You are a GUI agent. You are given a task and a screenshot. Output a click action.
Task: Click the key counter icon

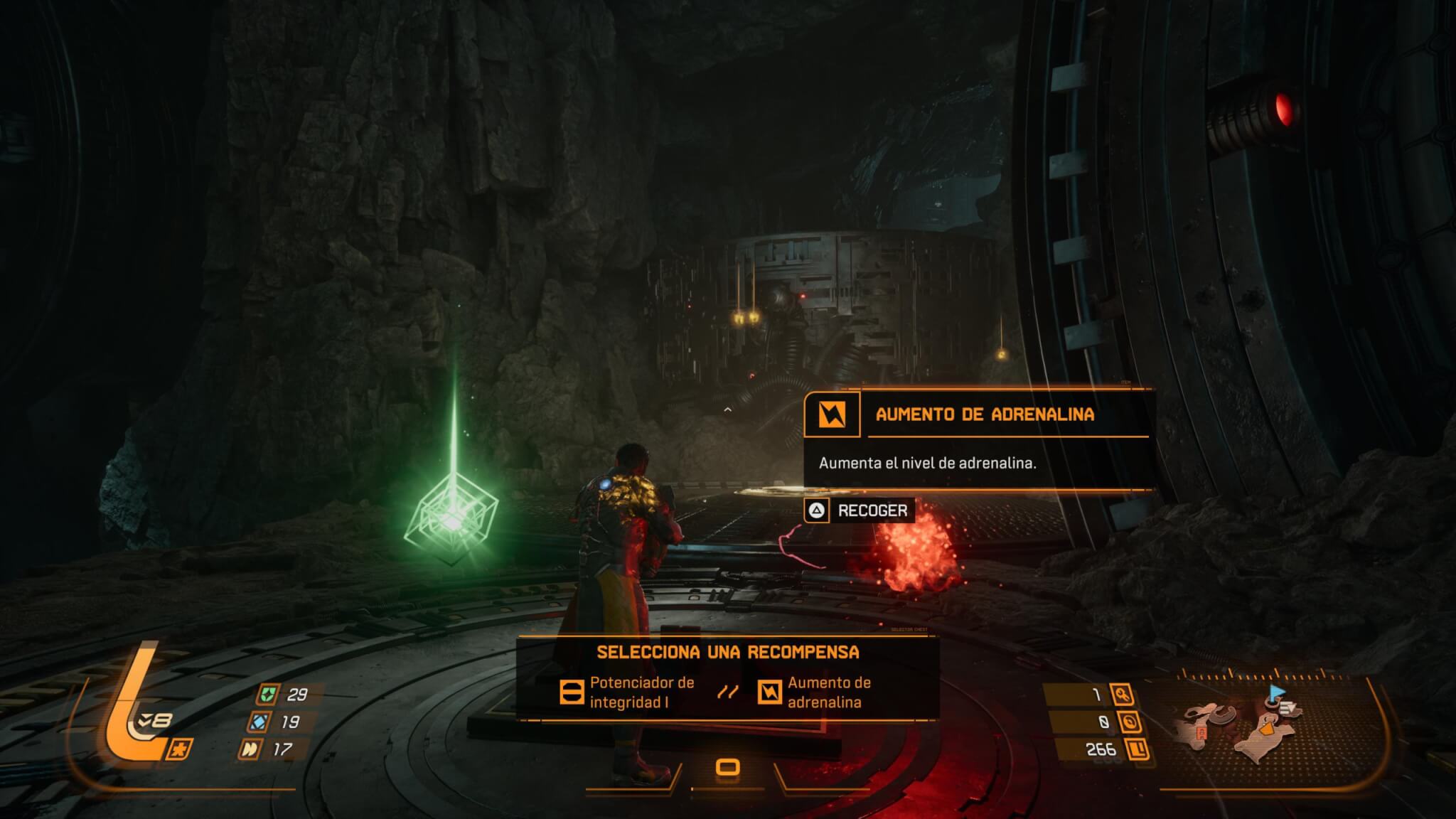point(1123,695)
